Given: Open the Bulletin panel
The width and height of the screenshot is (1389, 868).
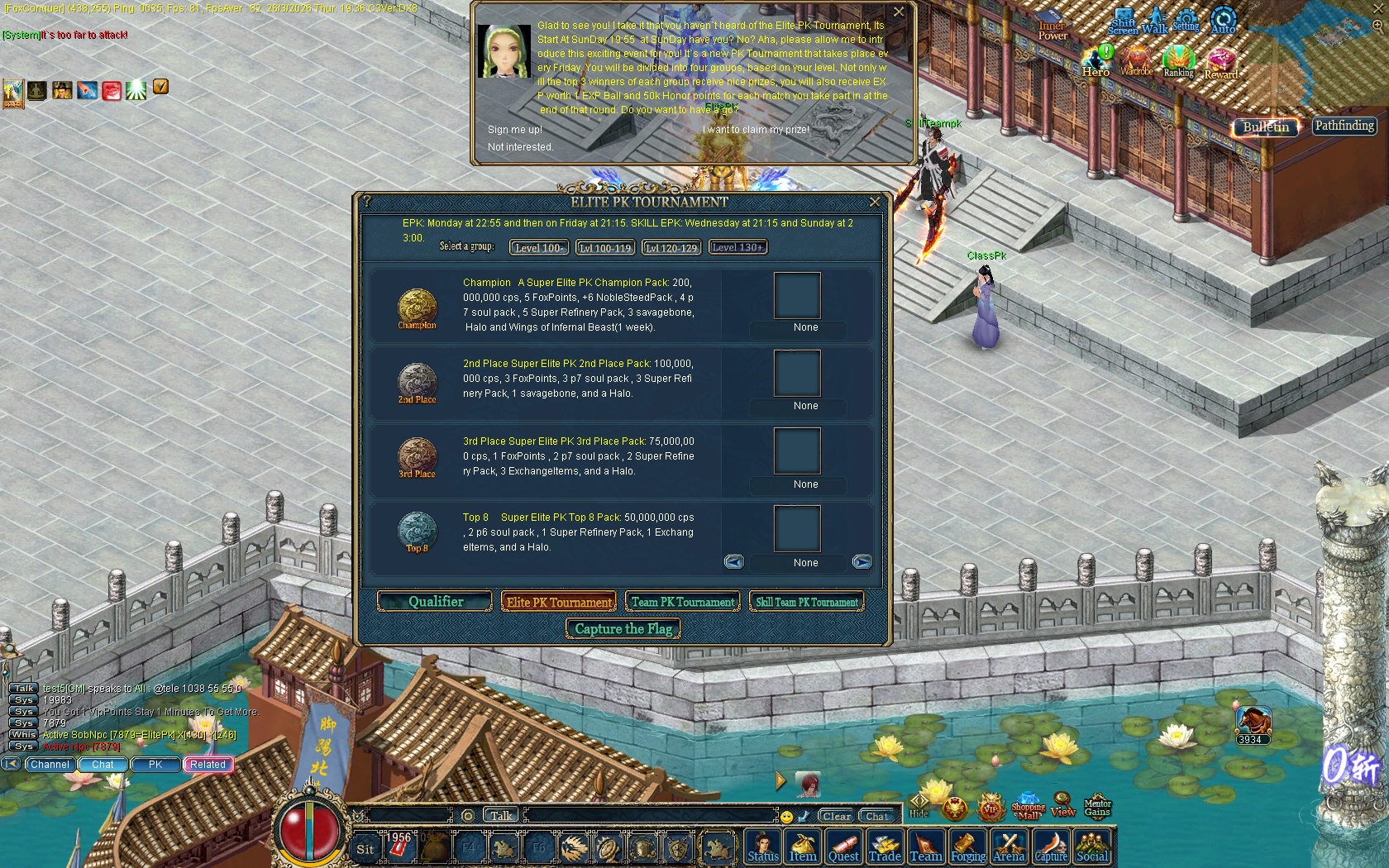Looking at the screenshot, I should 1266,127.
